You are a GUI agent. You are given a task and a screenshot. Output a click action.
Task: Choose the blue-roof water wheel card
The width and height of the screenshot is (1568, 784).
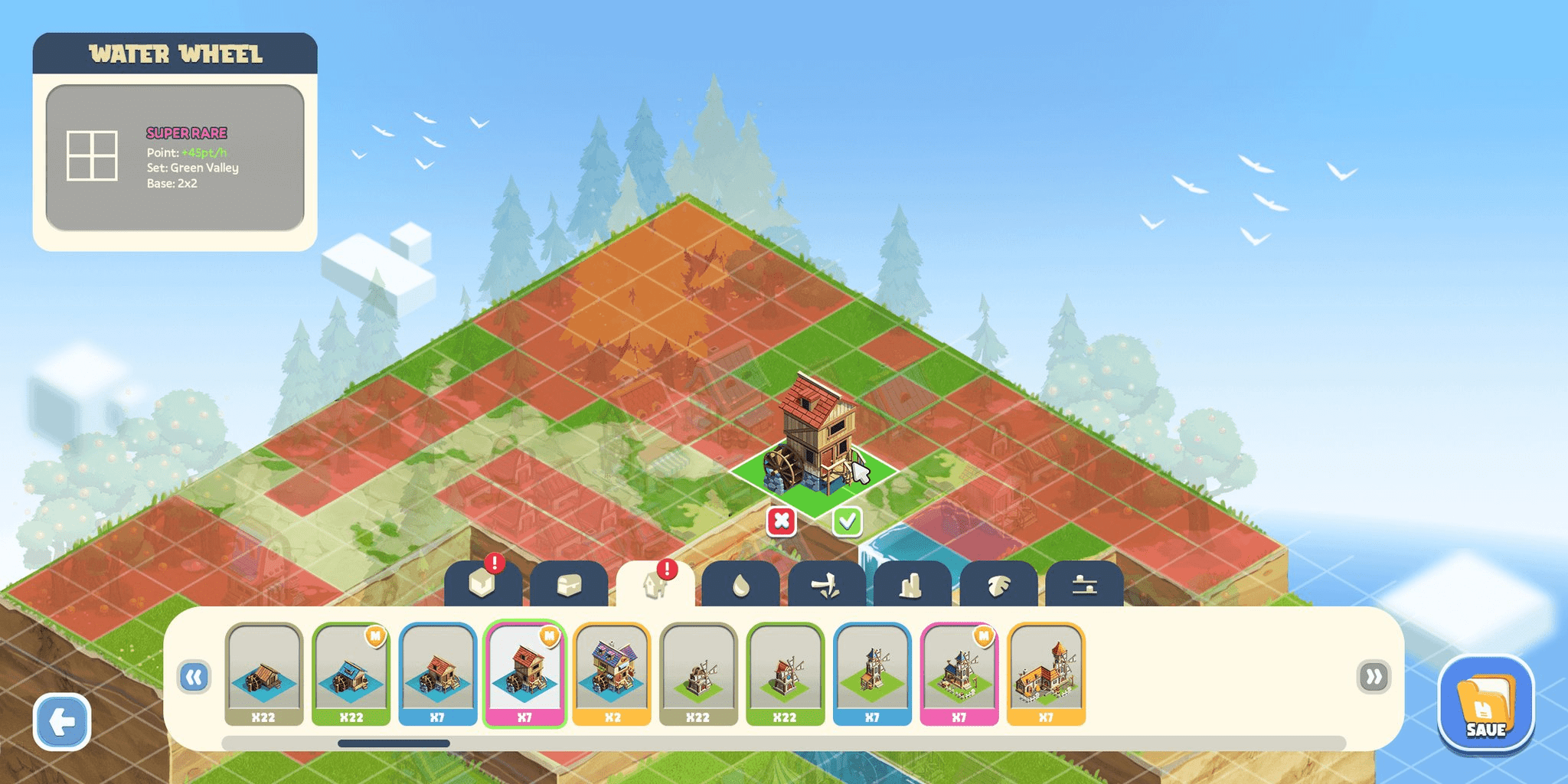click(351, 674)
